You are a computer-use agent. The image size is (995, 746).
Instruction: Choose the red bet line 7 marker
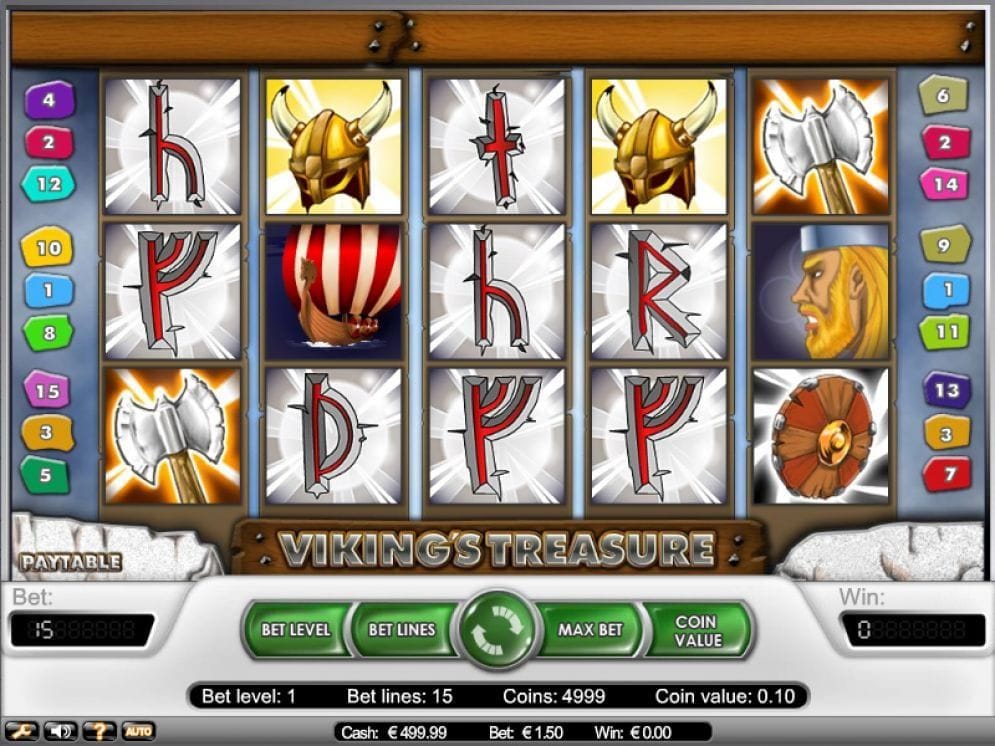[x=945, y=473]
